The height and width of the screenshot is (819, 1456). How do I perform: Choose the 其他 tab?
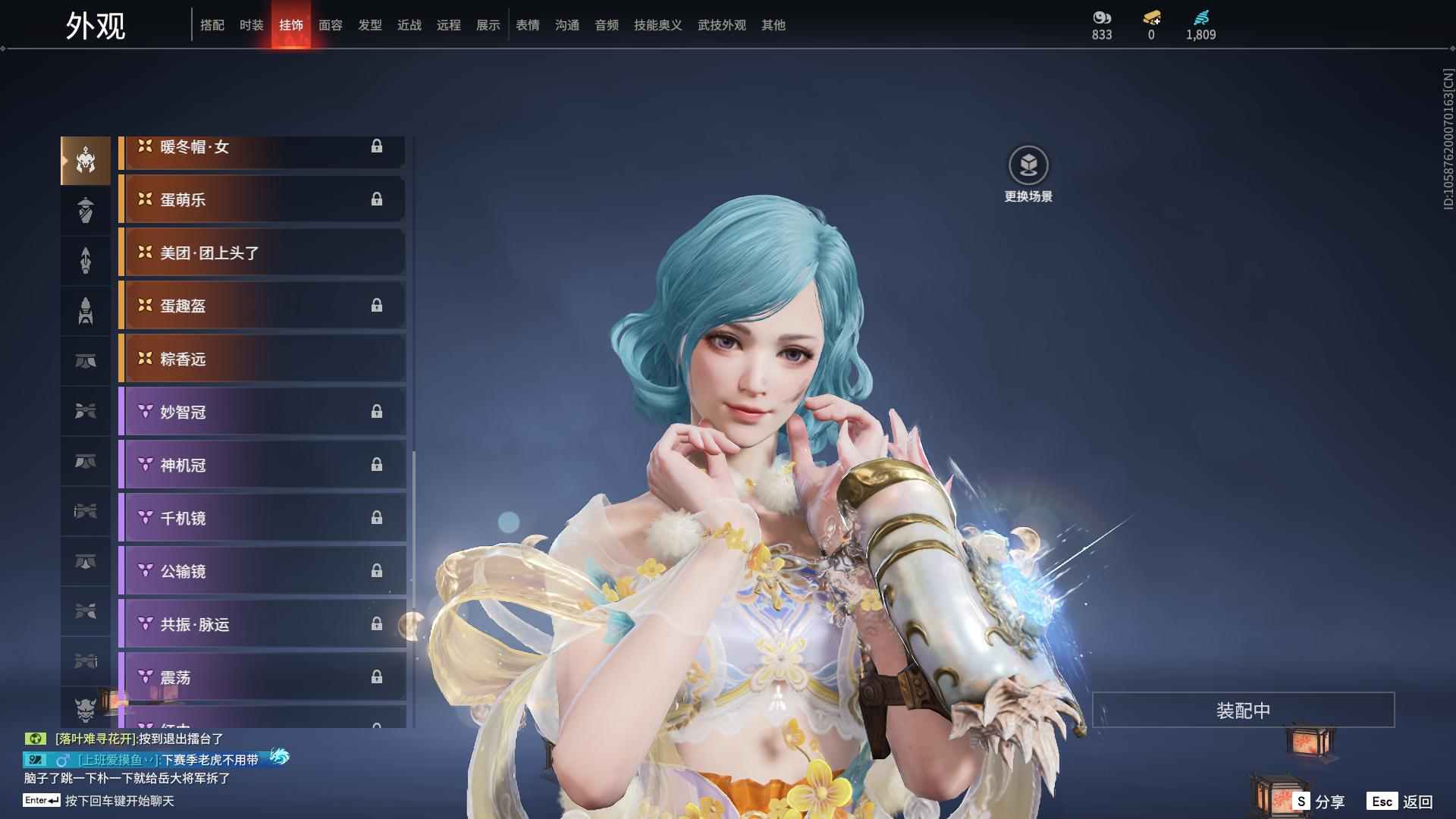[x=773, y=25]
